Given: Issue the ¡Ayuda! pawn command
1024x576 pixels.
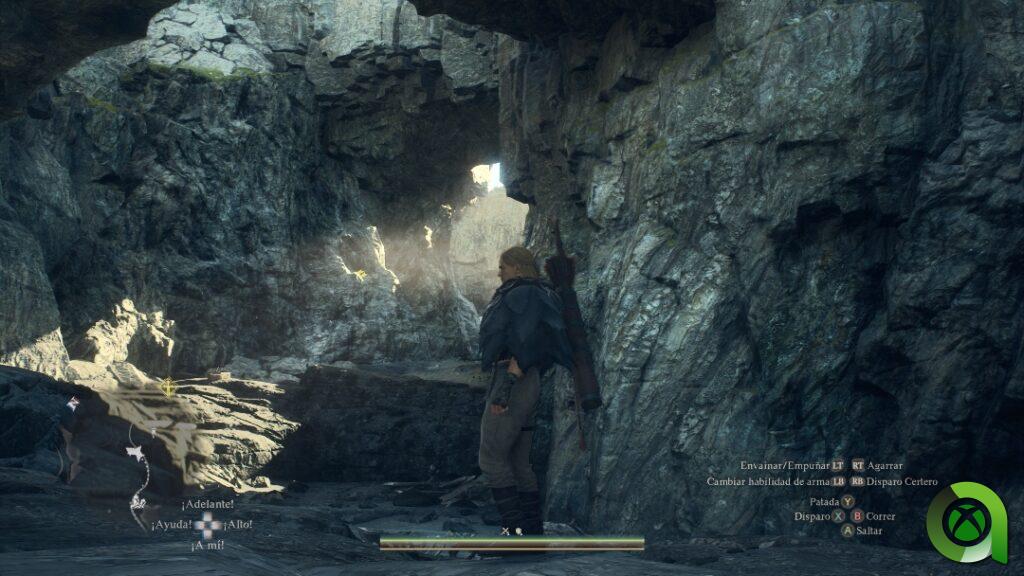Looking at the screenshot, I should tap(171, 525).
